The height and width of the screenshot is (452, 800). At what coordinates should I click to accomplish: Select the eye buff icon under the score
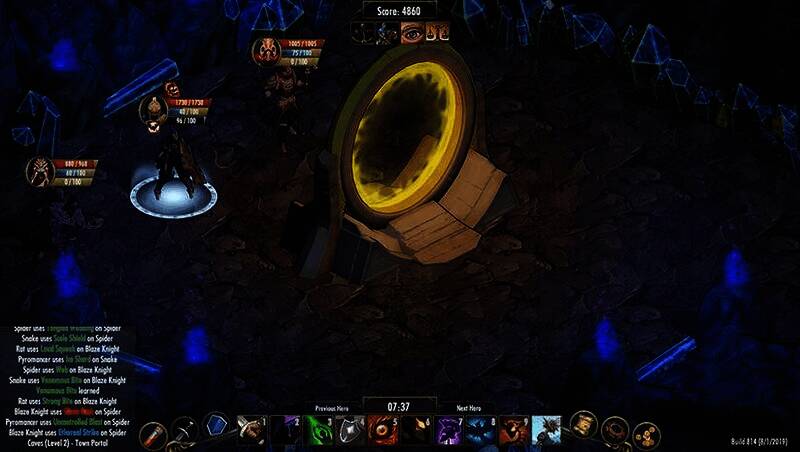click(x=411, y=34)
